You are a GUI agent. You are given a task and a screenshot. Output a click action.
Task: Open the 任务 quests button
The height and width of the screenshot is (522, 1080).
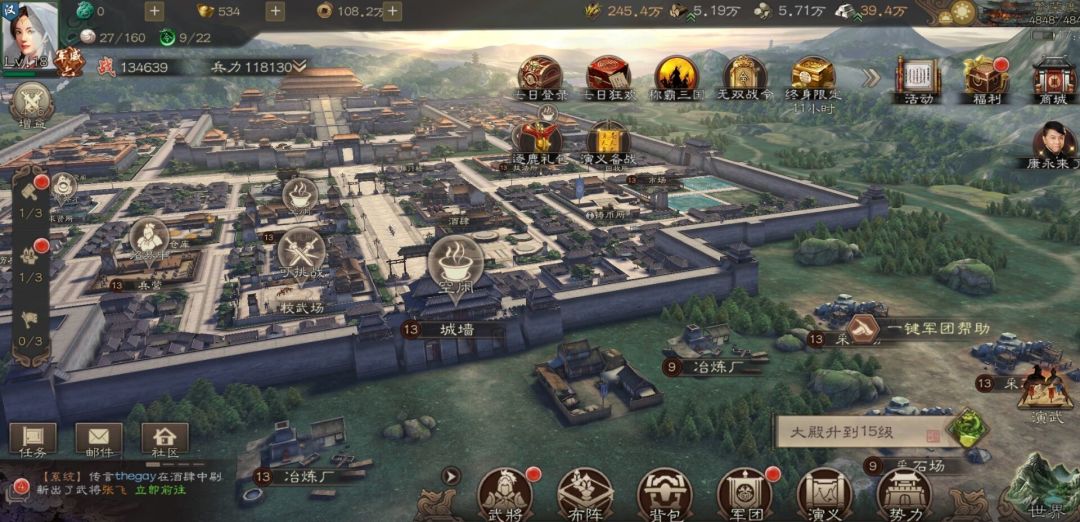[x=33, y=440]
